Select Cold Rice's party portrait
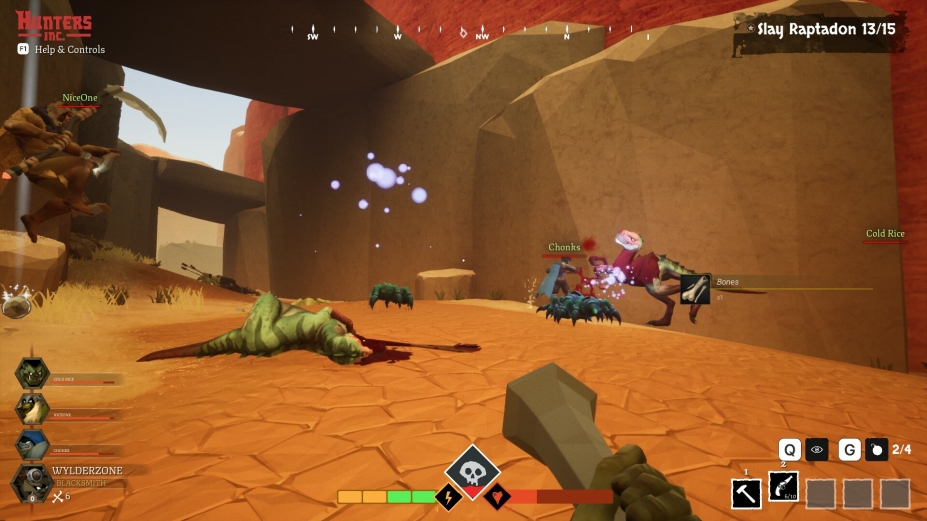Image resolution: width=927 pixels, height=521 pixels. [32, 374]
